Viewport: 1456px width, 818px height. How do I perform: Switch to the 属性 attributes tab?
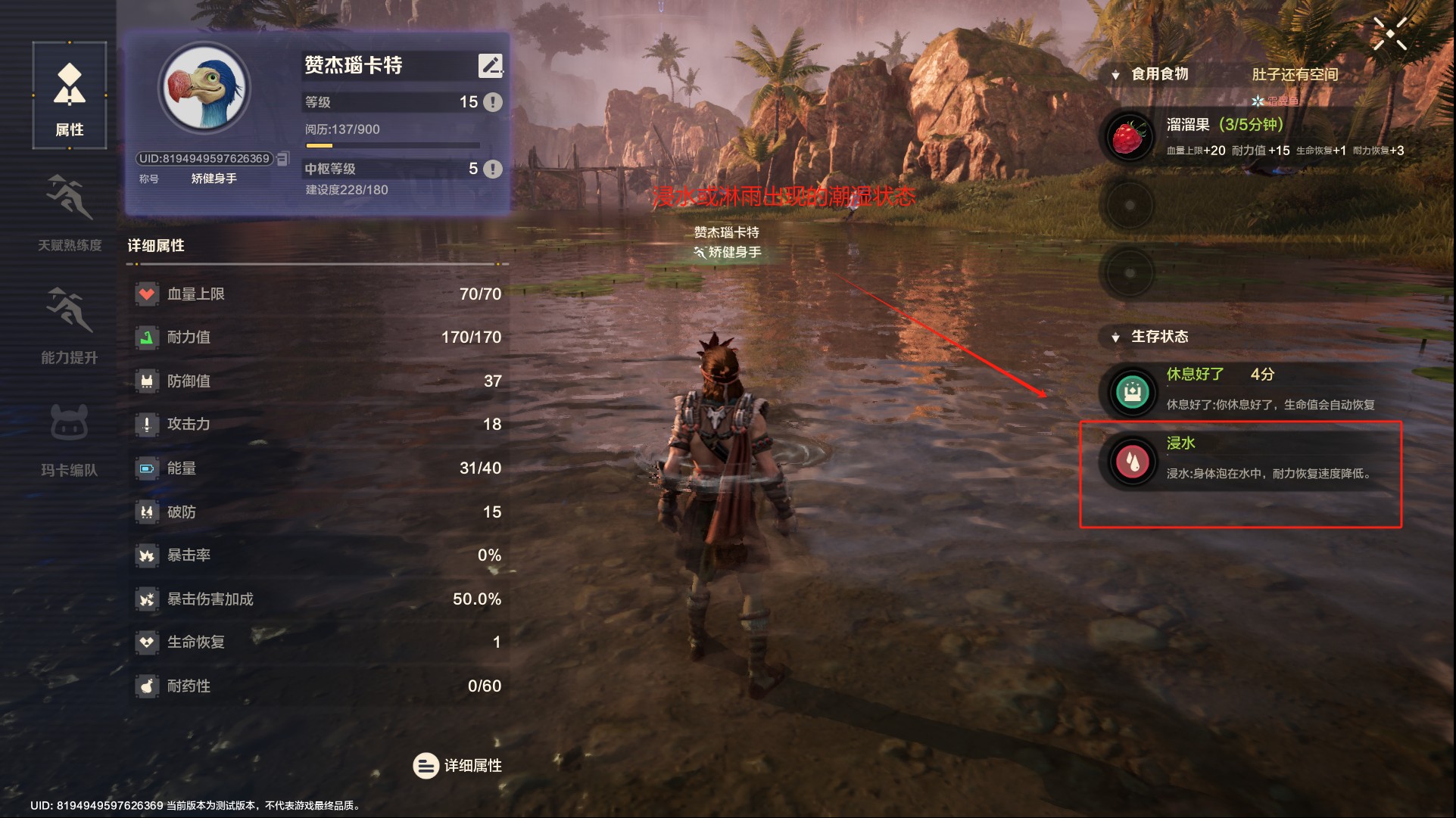click(x=70, y=96)
